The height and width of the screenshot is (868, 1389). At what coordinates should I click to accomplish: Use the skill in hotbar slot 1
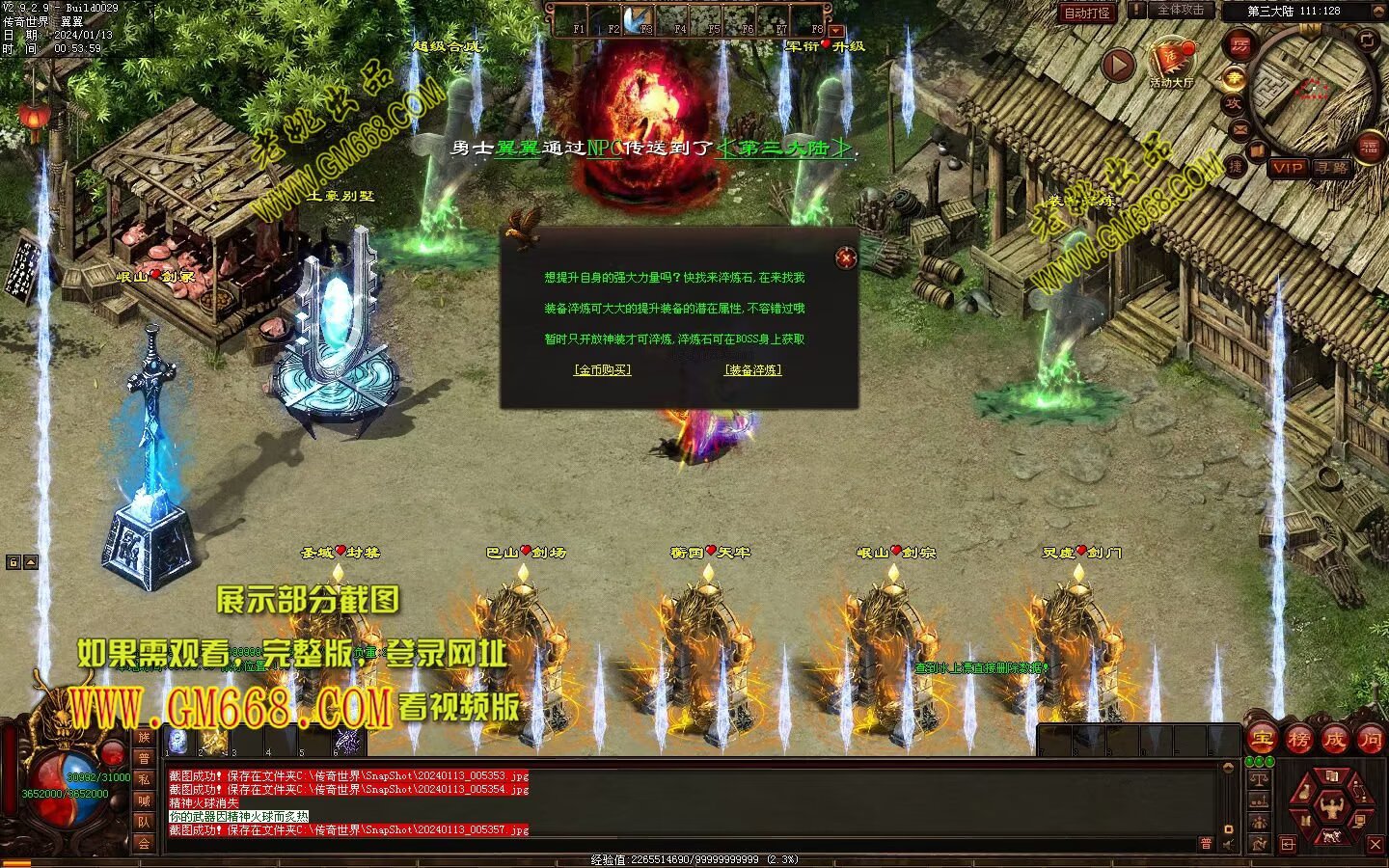177,741
